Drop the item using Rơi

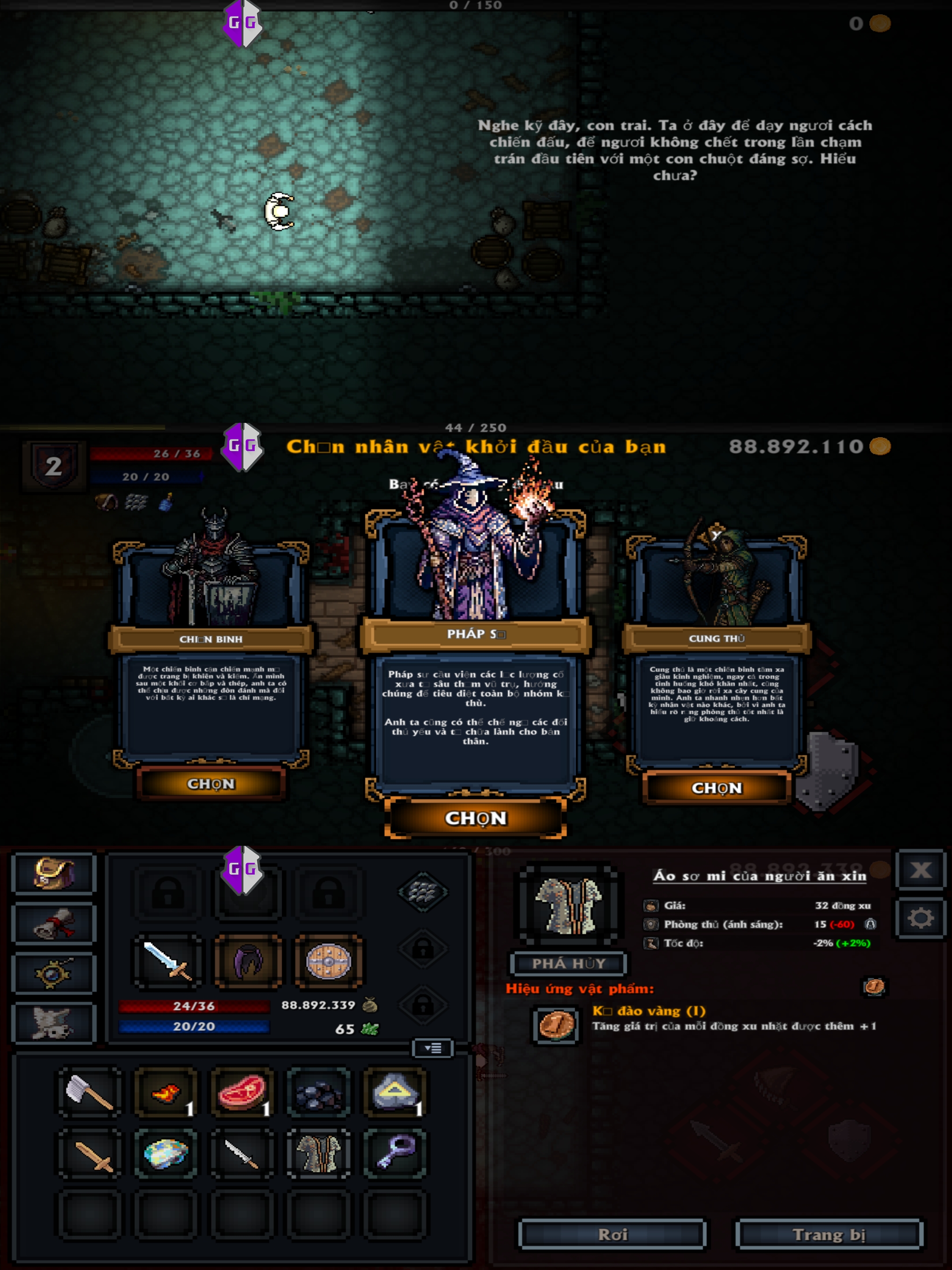coord(612,1234)
